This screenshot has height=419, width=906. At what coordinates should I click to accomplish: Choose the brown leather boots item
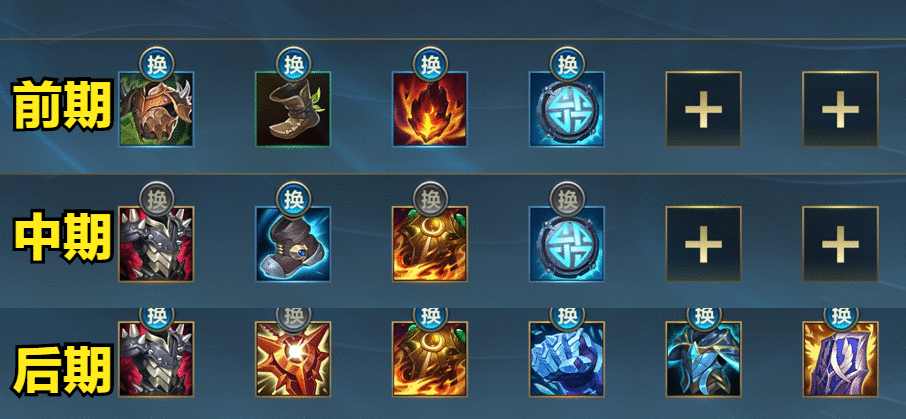293,109
